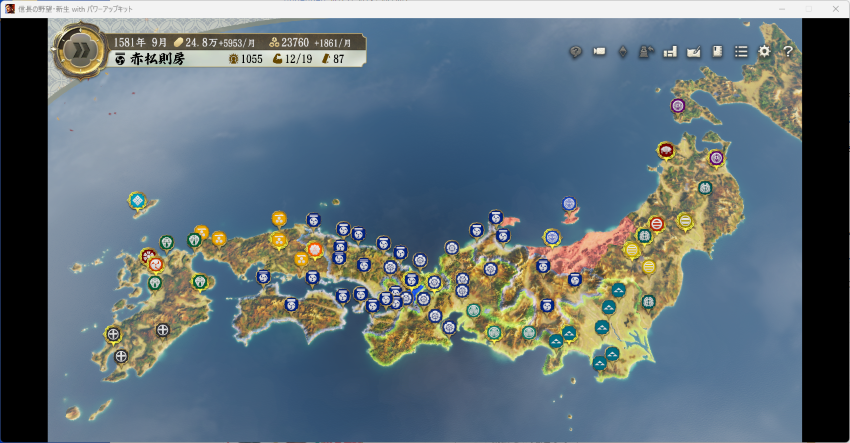Open the book records icon
Image resolution: width=850 pixels, height=443 pixels.
click(717, 51)
